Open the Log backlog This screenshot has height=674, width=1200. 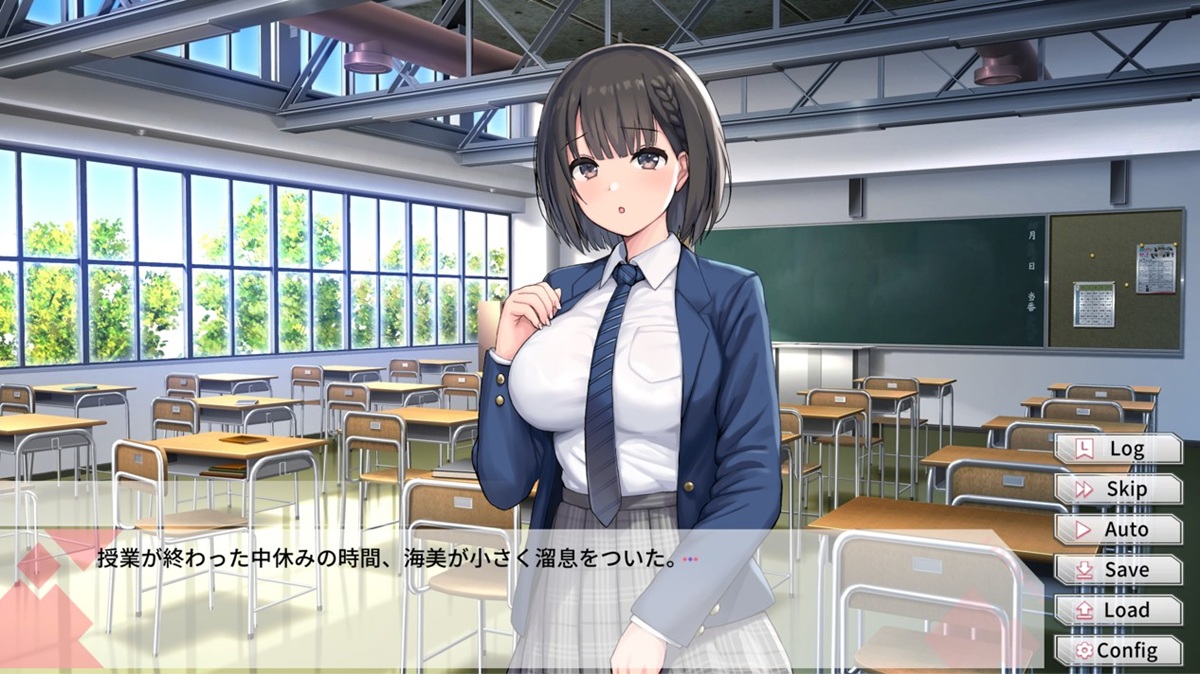pyautogui.click(x=1118, y=449)
